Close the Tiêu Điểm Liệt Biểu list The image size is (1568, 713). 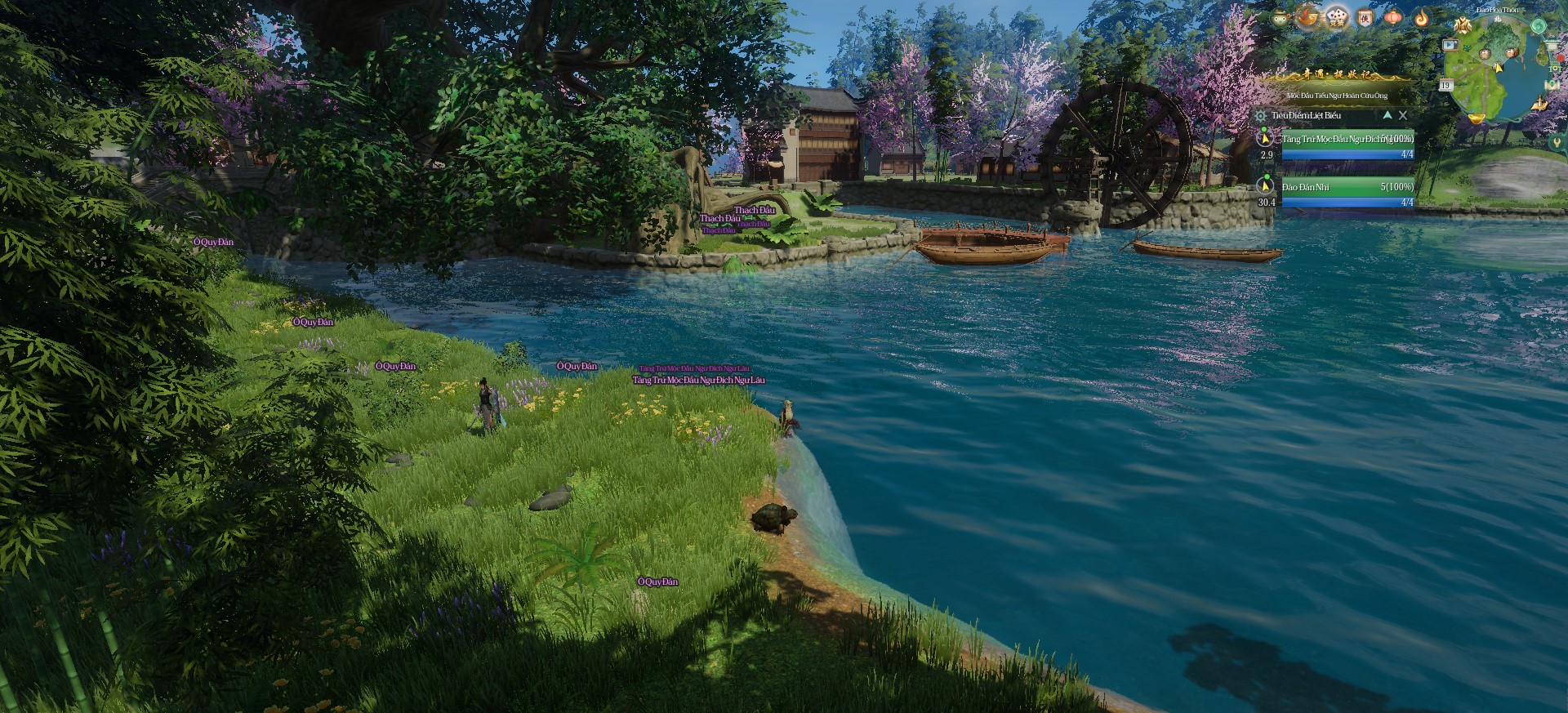(1403, 116)
